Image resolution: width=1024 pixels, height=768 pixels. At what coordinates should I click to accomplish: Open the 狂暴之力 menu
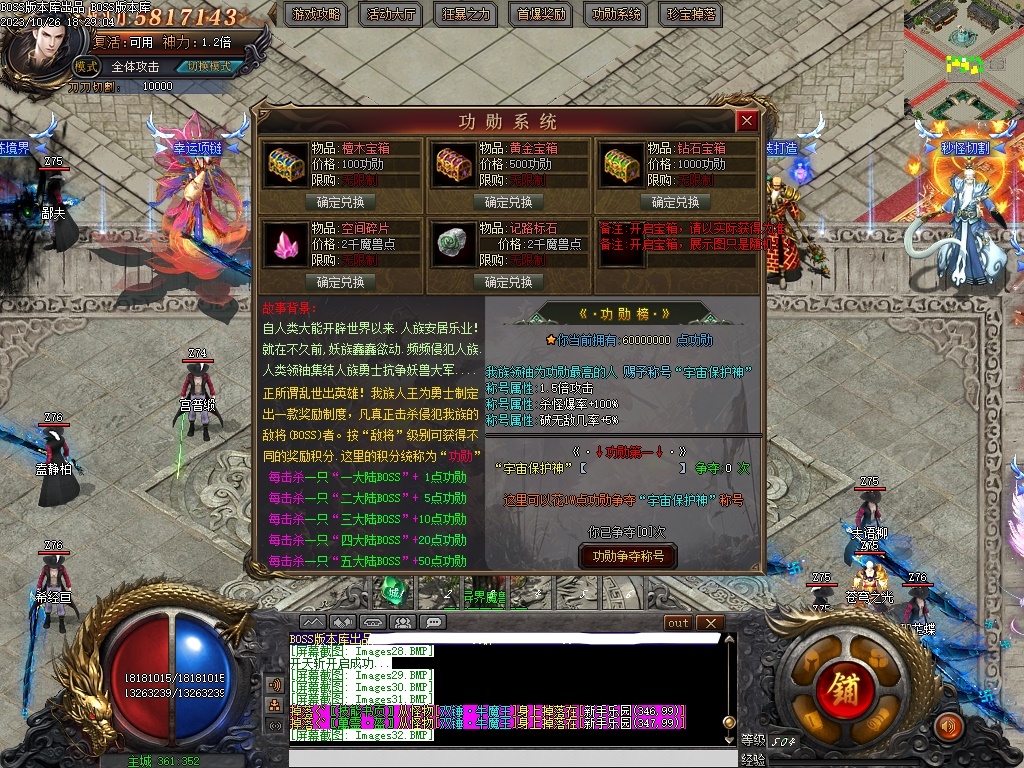(x=466, y=14)
